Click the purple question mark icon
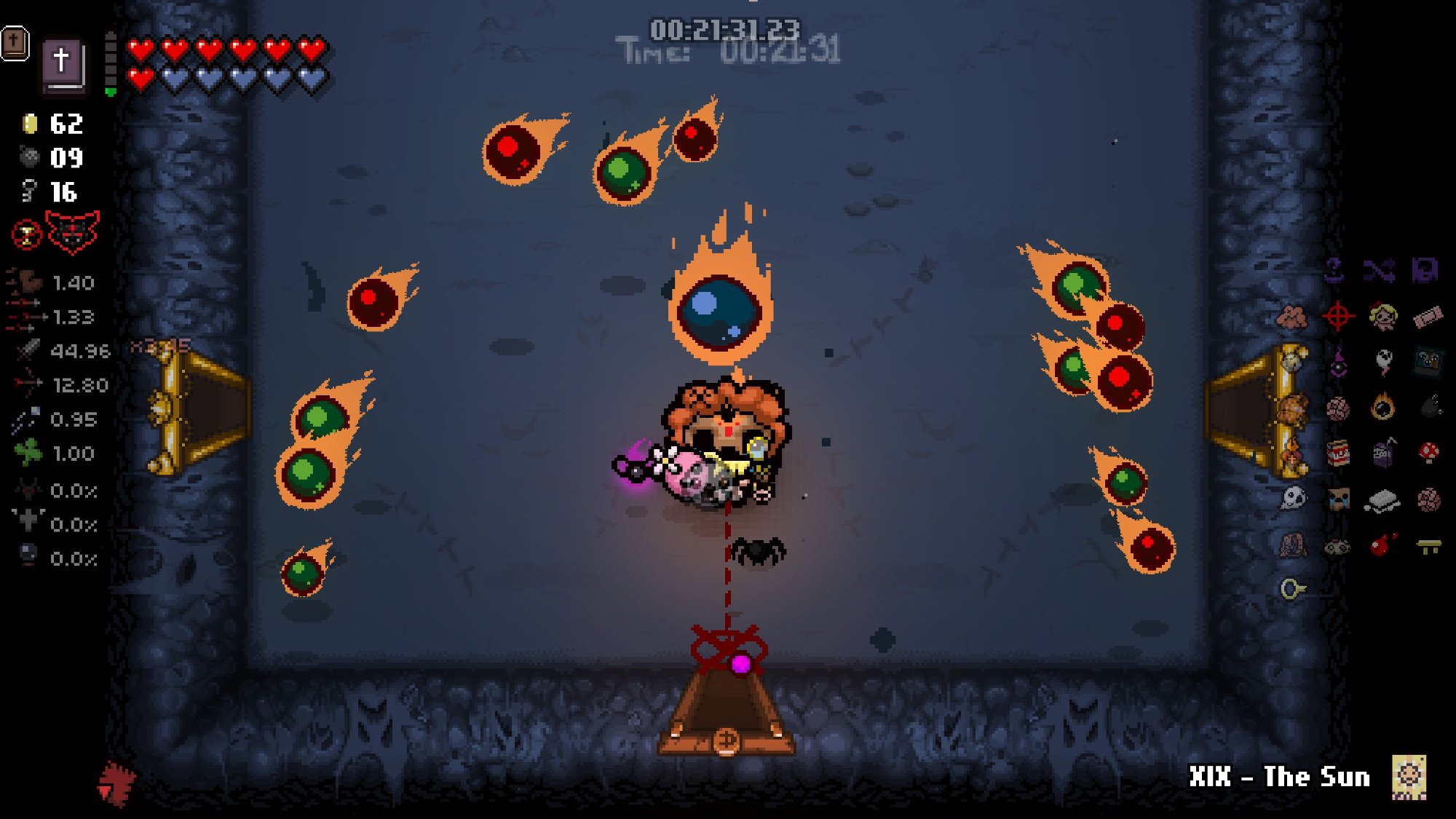This screenshot has height=819, width=1456. click(x=1334, y=271)
